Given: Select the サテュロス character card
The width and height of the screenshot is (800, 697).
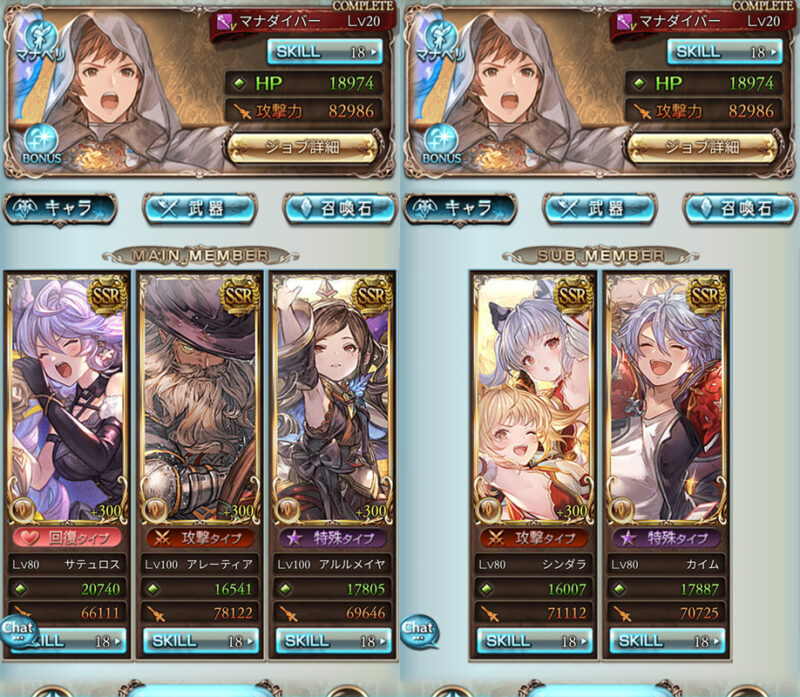Looking at the screenshot, I should 68,400.
